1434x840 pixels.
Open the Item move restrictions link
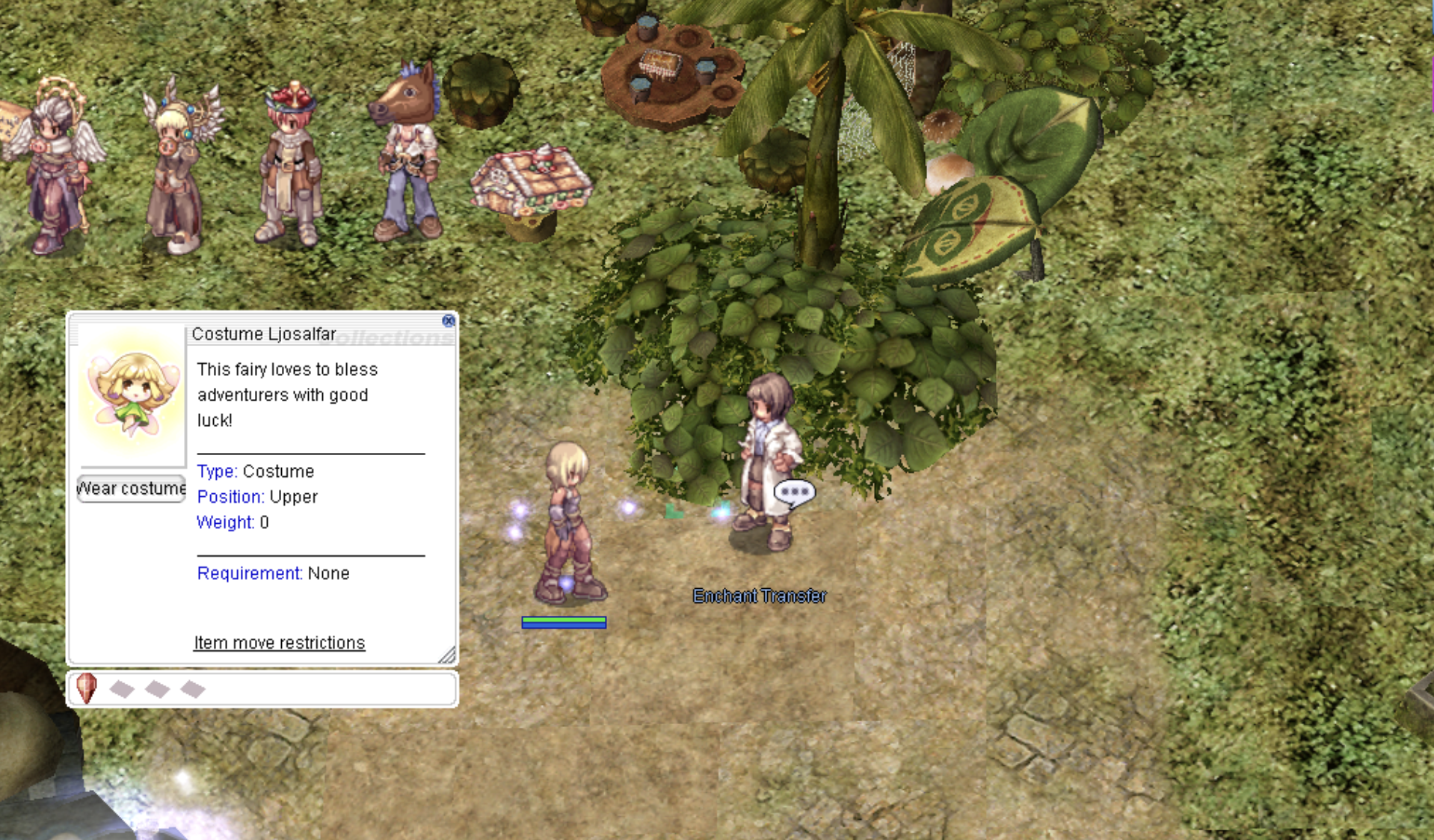tap(279, 643)
